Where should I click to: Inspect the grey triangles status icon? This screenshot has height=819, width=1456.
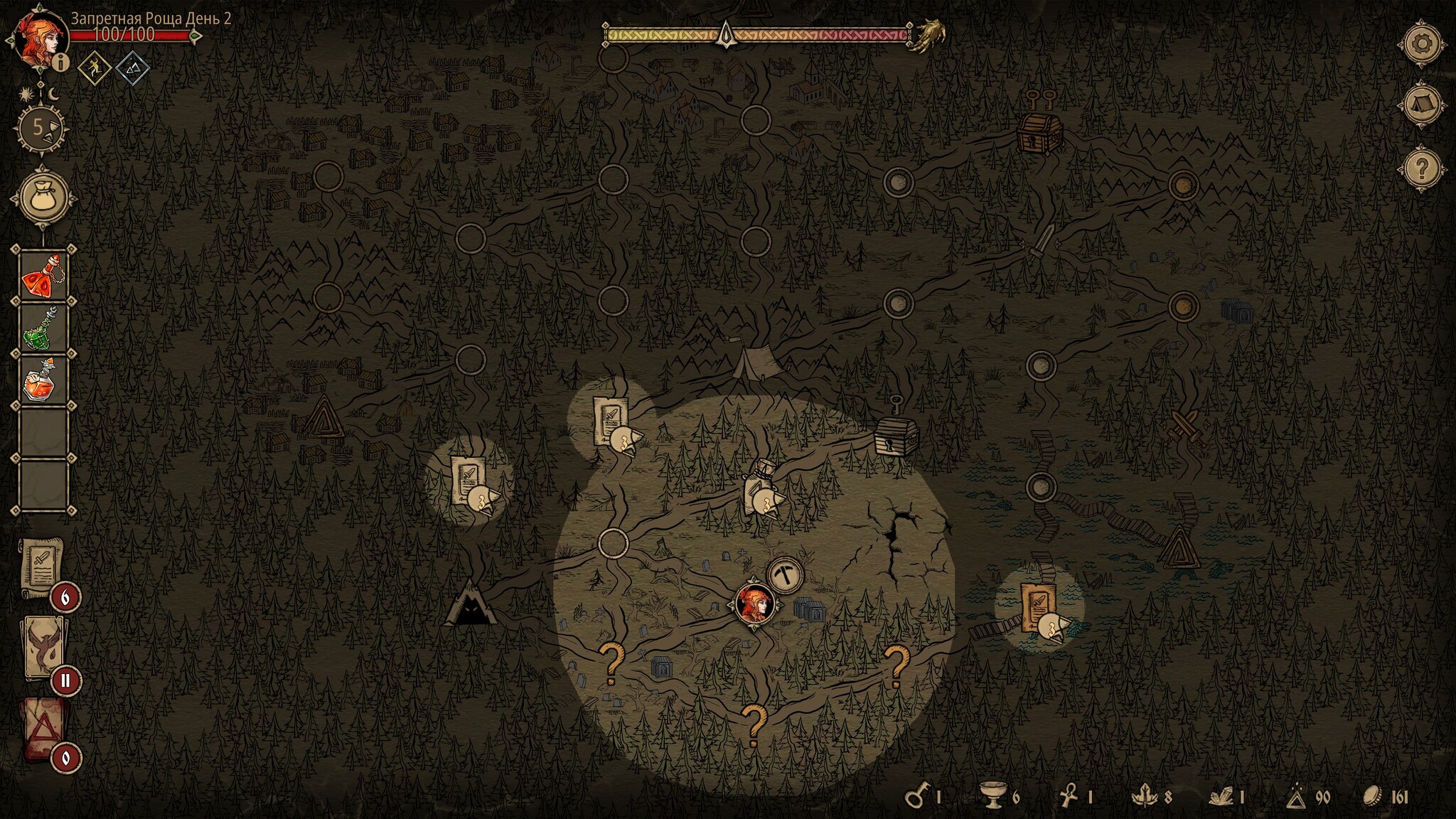point(133,69)
